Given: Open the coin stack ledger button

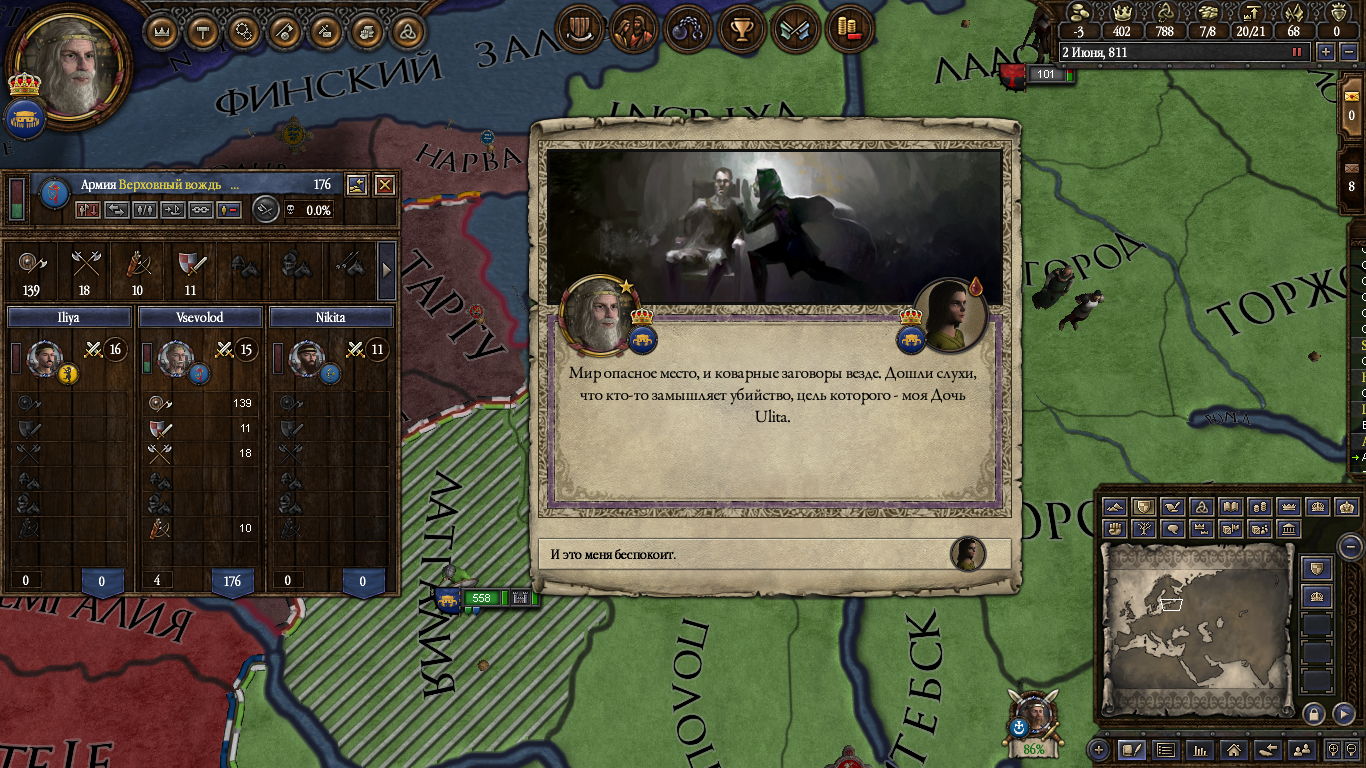Looking at the screenshot, I should click(848, 30).
